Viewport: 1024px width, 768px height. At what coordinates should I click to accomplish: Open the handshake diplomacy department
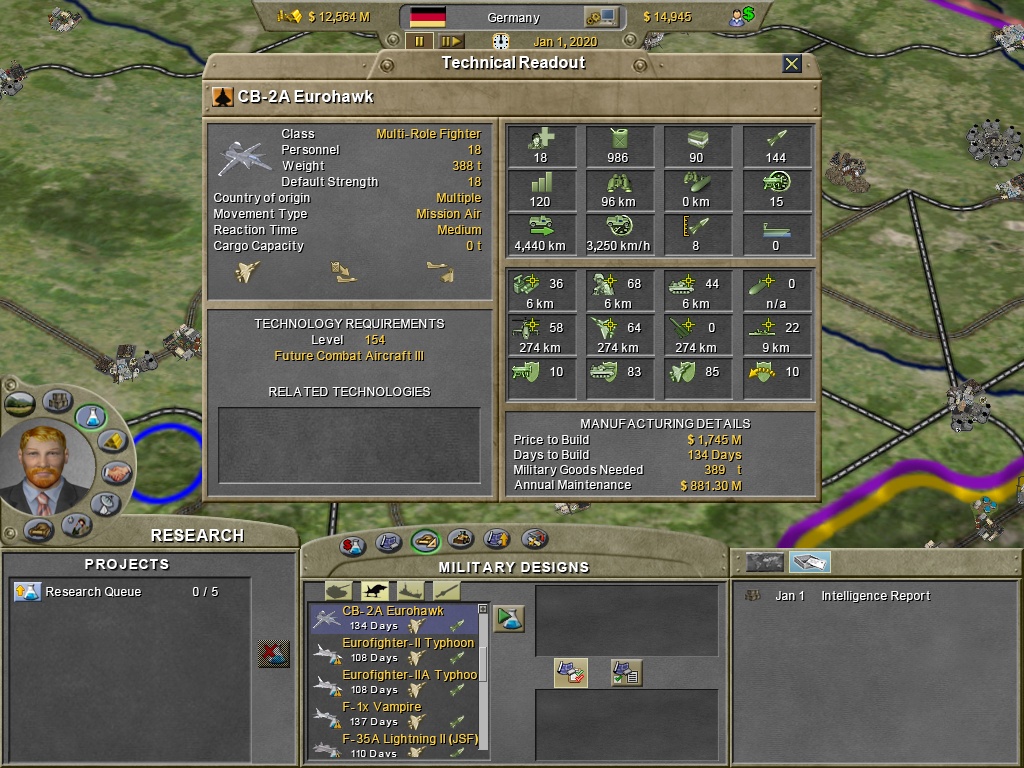(x=116, y=472)
